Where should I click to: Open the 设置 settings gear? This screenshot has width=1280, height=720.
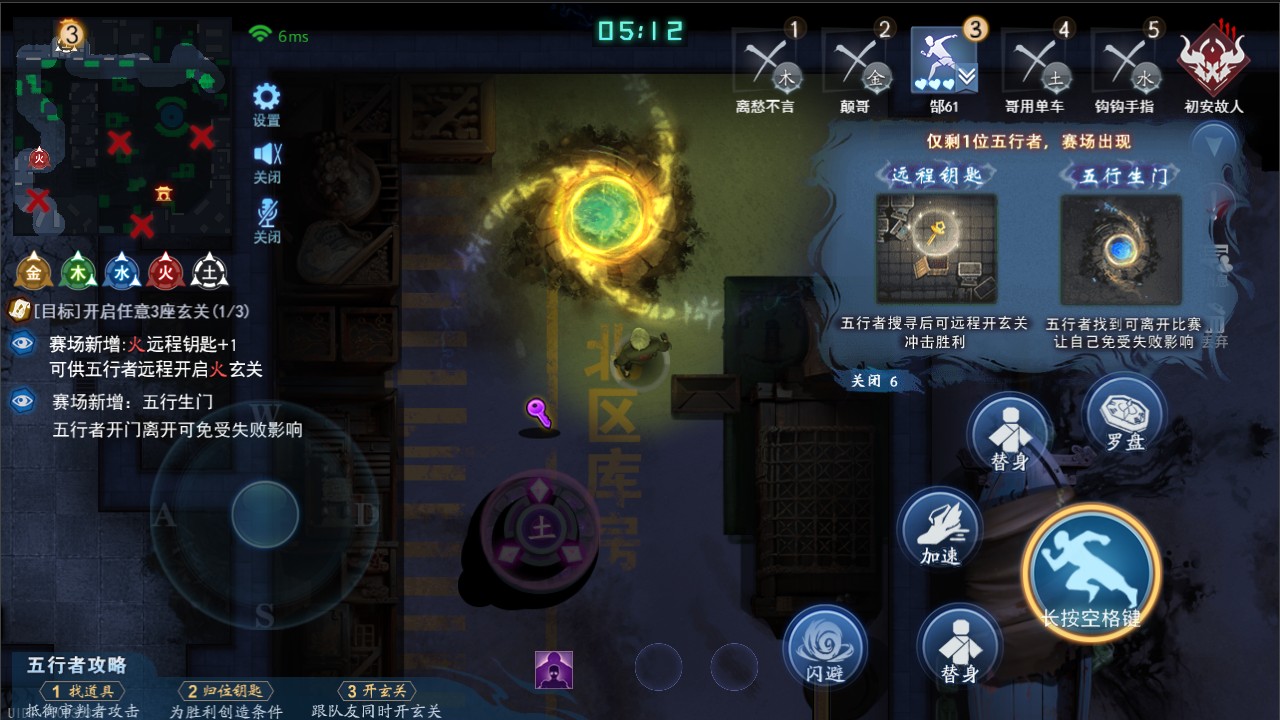(266, 99)
